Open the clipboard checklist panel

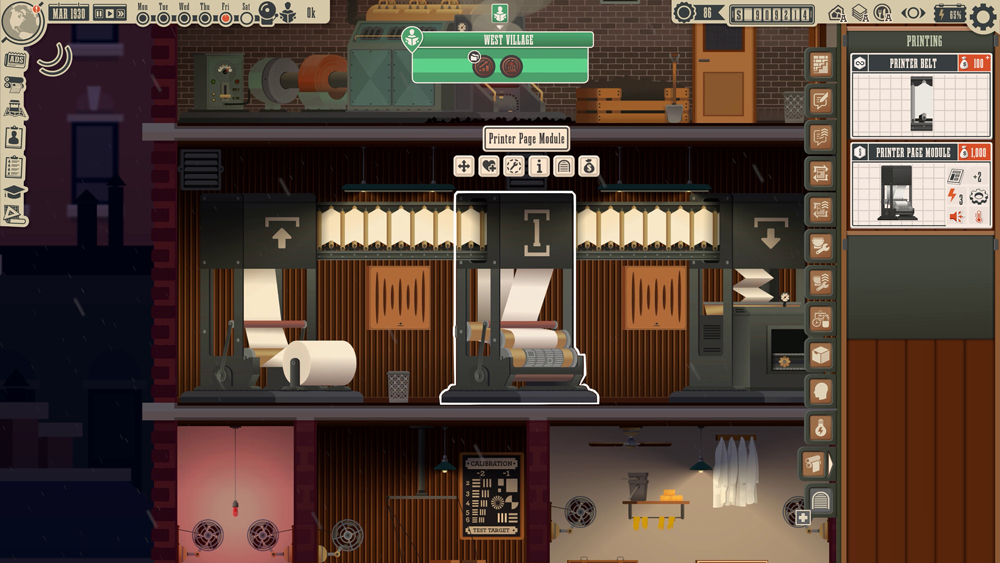(14, 166)
